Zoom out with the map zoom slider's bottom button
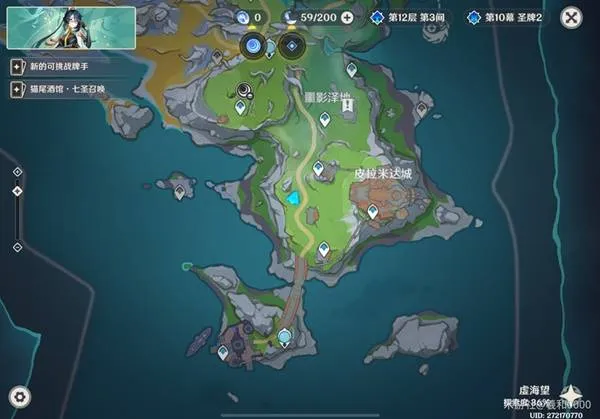 click(17, 246)
